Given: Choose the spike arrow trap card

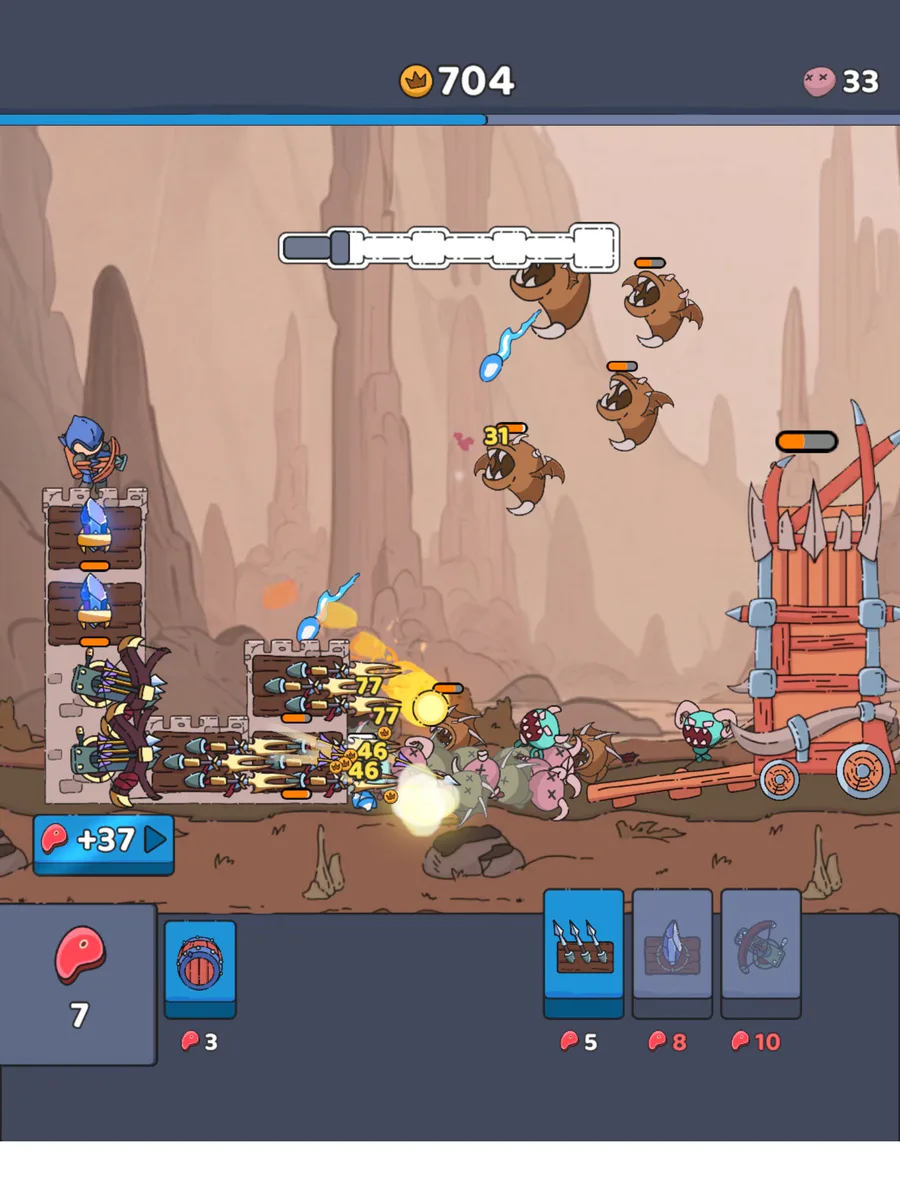Looking at the screenshot, I should click(x=584, y=943).
